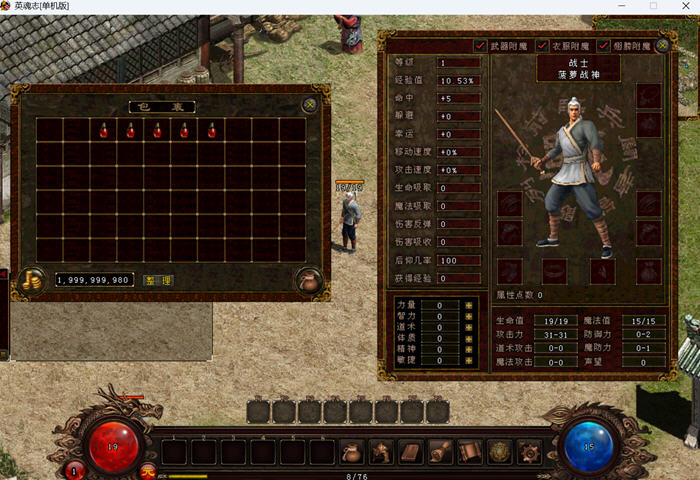Select the rightmost red potion in the bag
The width and height of the screenshot is (700, 480).
(211, 130)
